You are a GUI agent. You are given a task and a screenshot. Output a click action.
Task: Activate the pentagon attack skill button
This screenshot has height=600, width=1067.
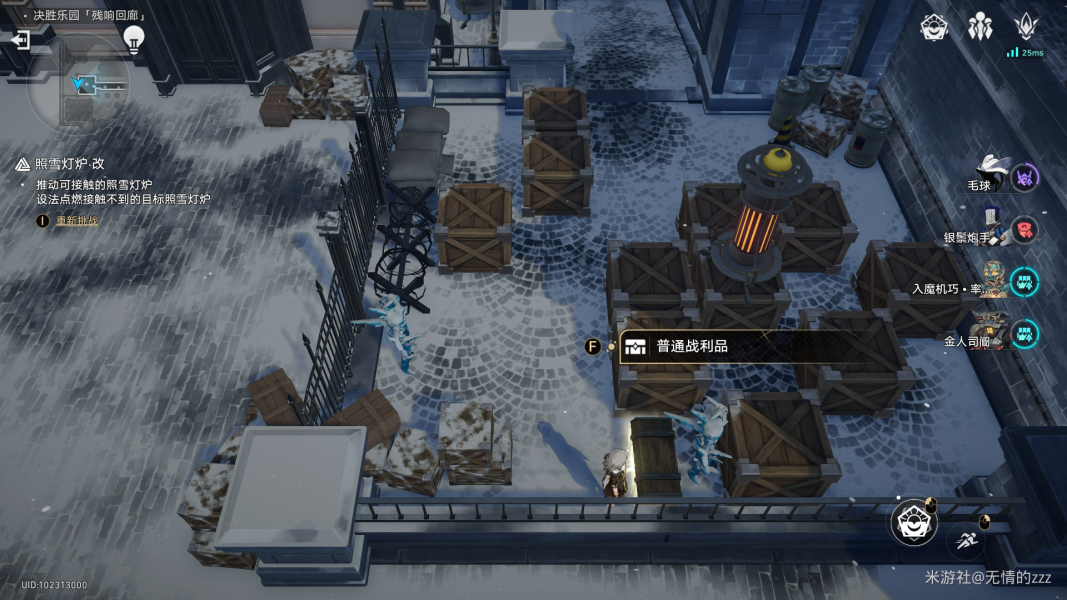915,523
